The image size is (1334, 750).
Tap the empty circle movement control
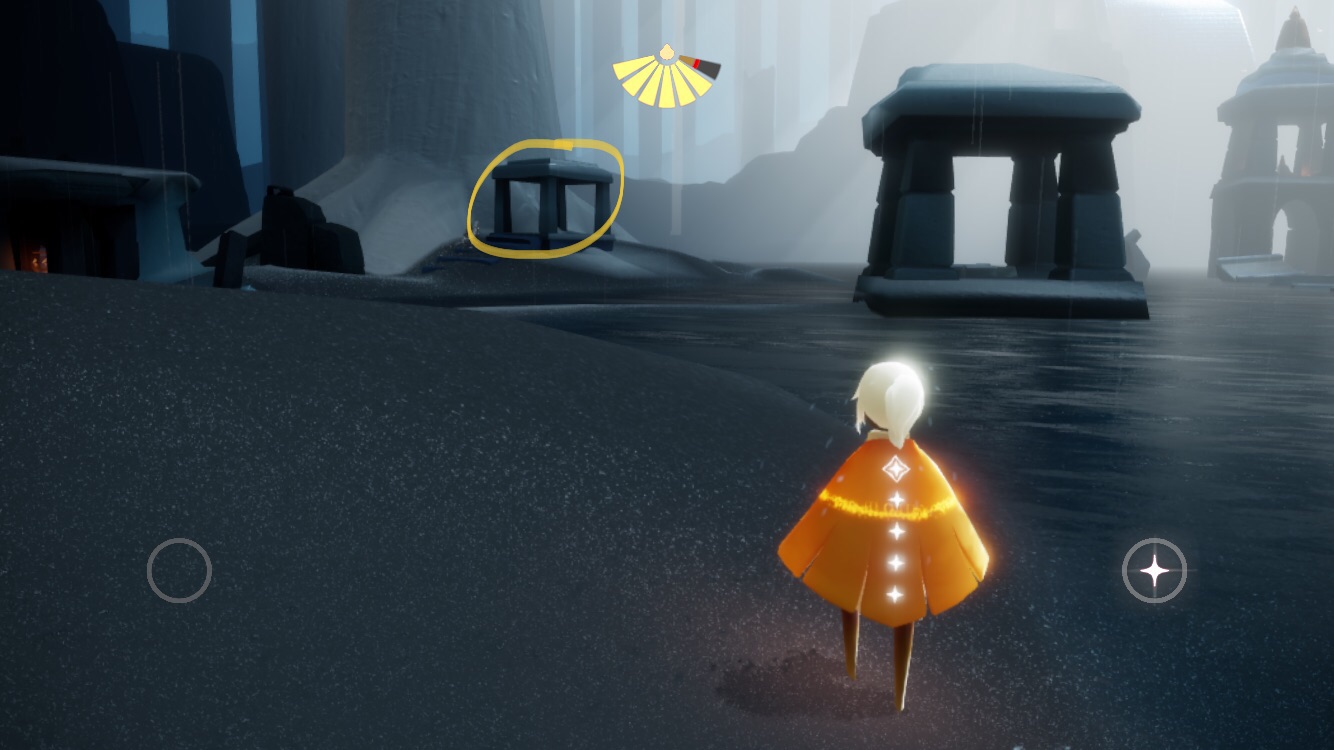click(x=179, y=570)
